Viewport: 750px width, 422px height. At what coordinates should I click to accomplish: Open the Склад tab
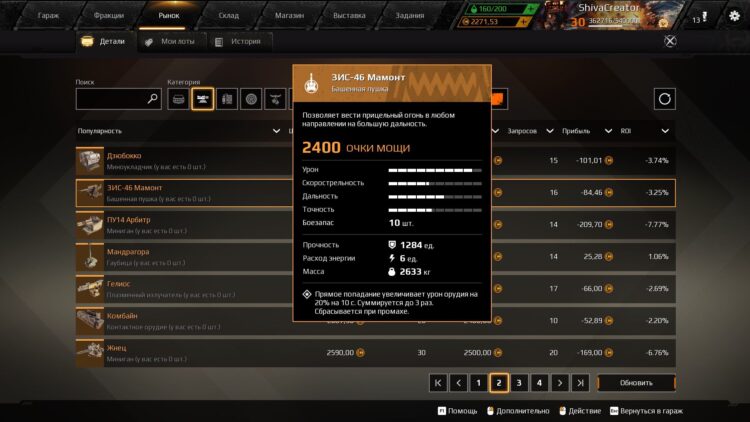(229, 16)
